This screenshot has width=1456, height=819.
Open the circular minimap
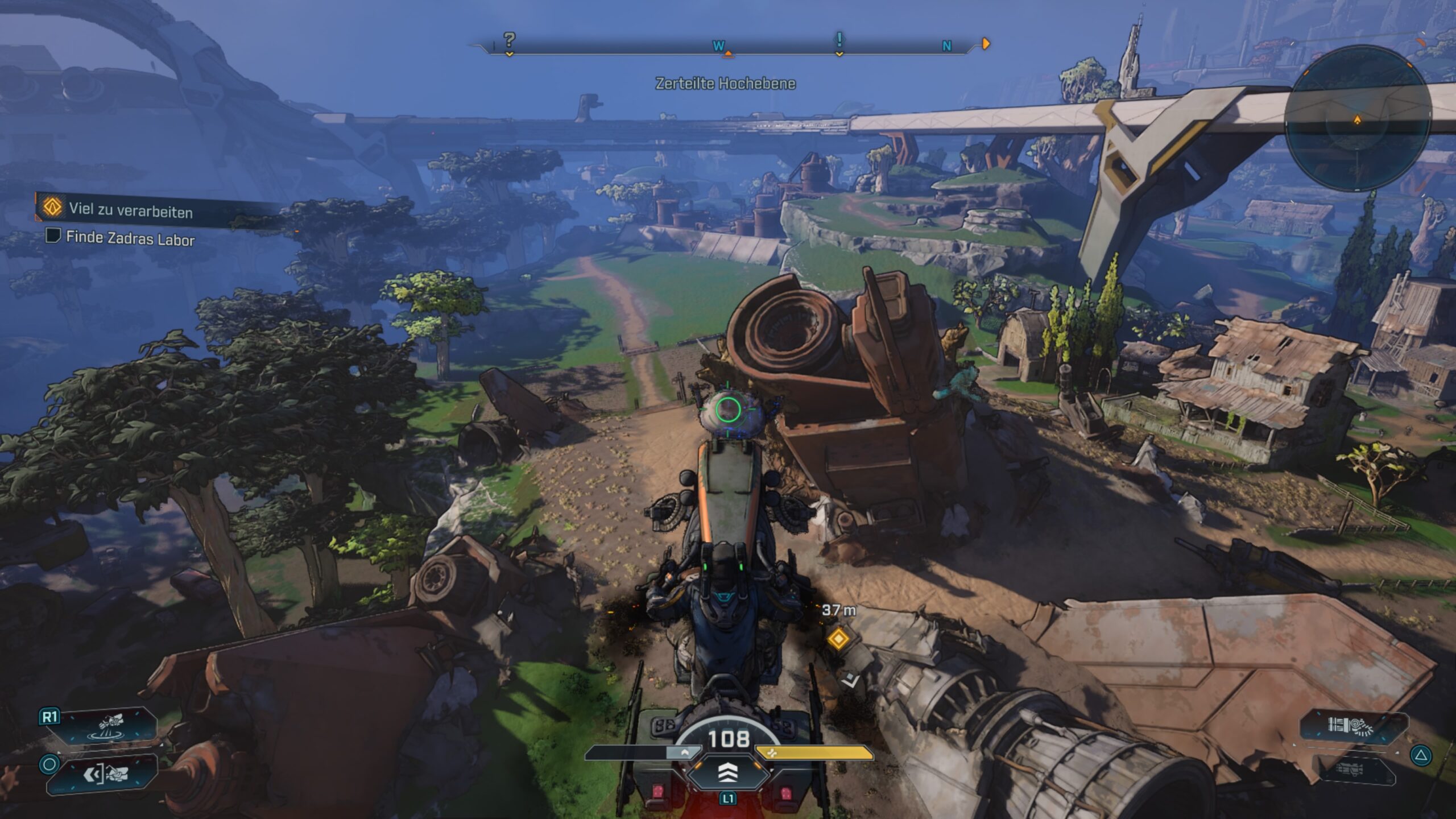(1358, 119)
